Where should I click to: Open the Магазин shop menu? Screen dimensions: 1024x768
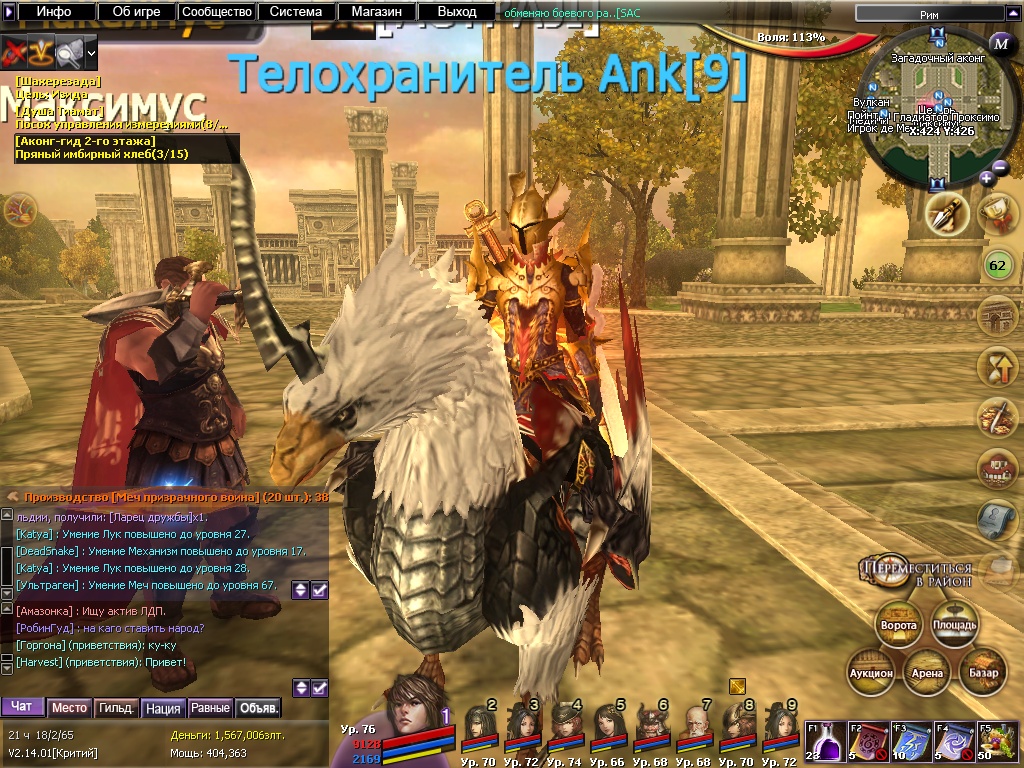[x=376, y=12]
